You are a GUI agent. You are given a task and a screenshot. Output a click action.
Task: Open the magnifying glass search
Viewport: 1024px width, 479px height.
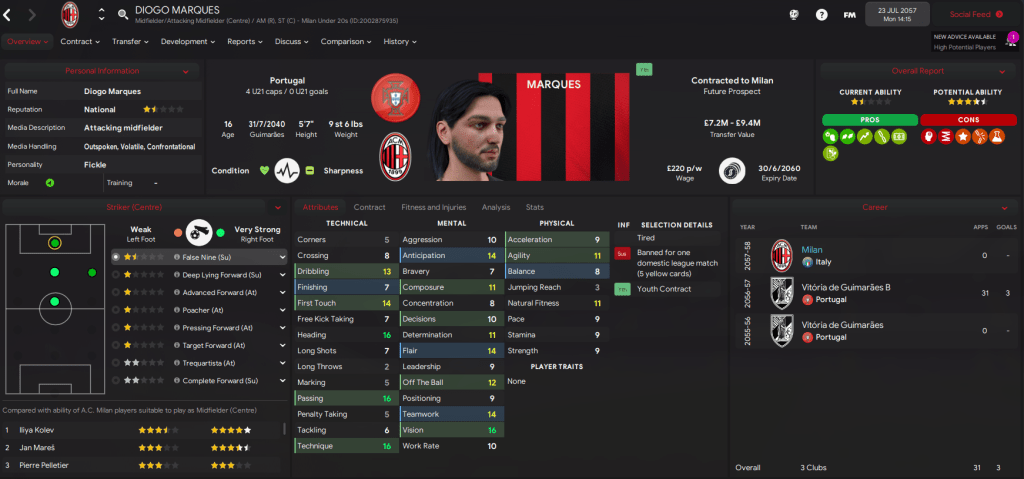pos(123,15)
